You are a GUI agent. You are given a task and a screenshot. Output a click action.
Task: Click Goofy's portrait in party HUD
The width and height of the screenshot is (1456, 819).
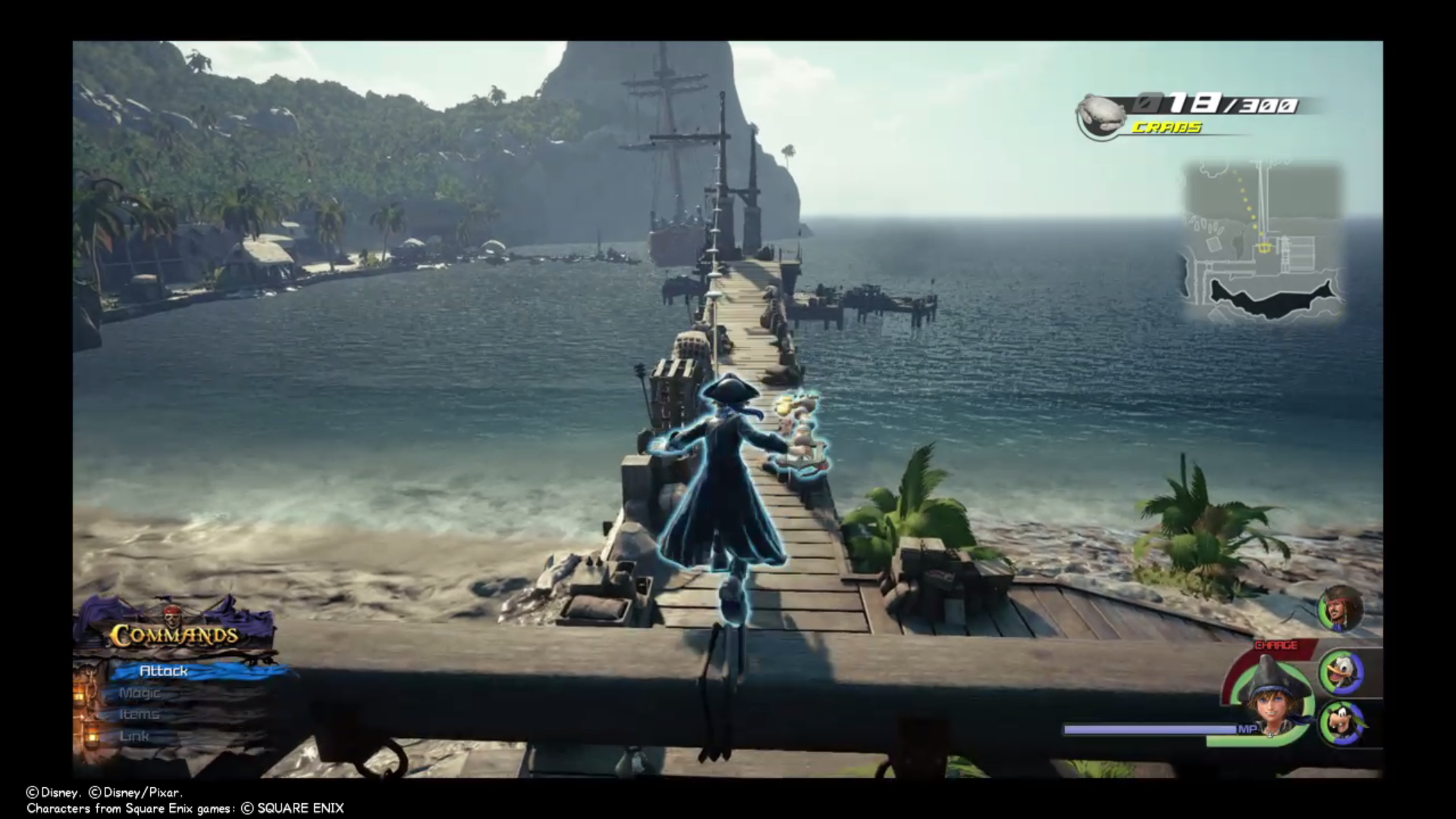pos(1343,723)
